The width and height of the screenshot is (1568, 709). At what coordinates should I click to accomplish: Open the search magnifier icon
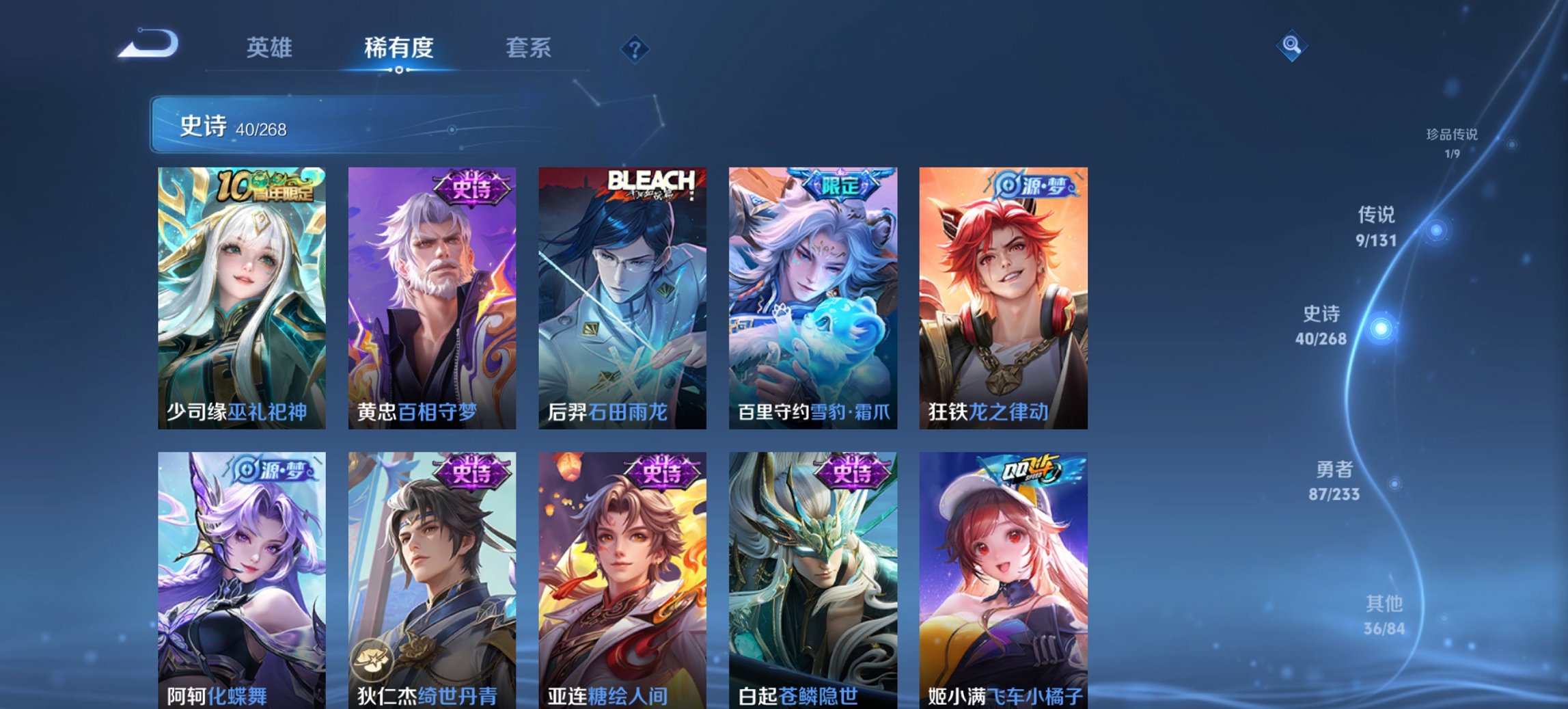click(x=1290, y=46)
